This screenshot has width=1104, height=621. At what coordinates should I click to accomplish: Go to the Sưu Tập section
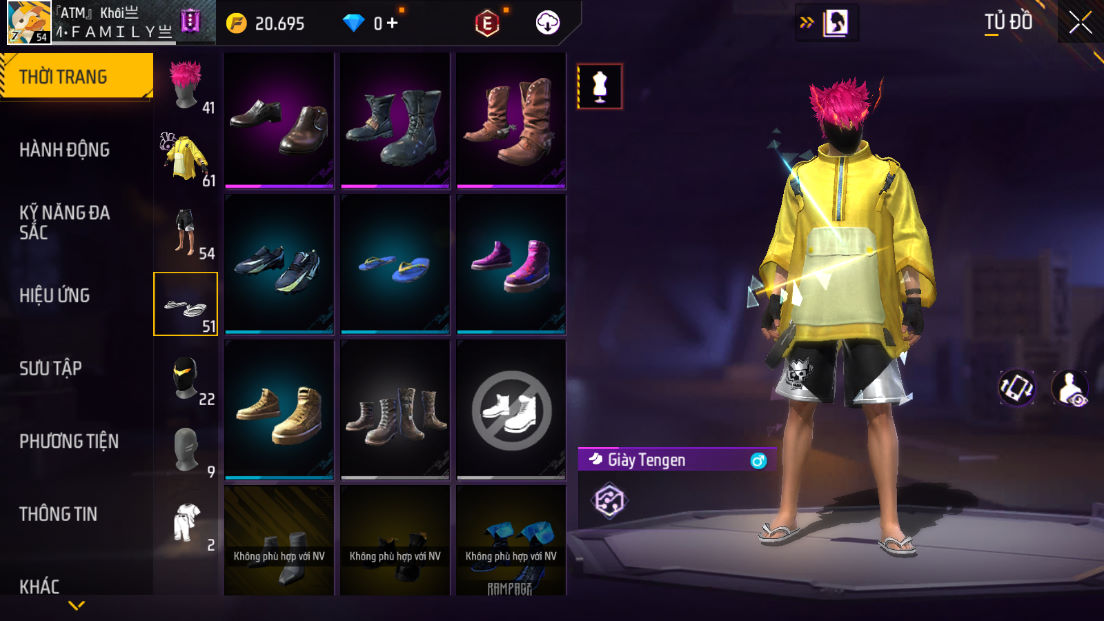tap(51, 368)
